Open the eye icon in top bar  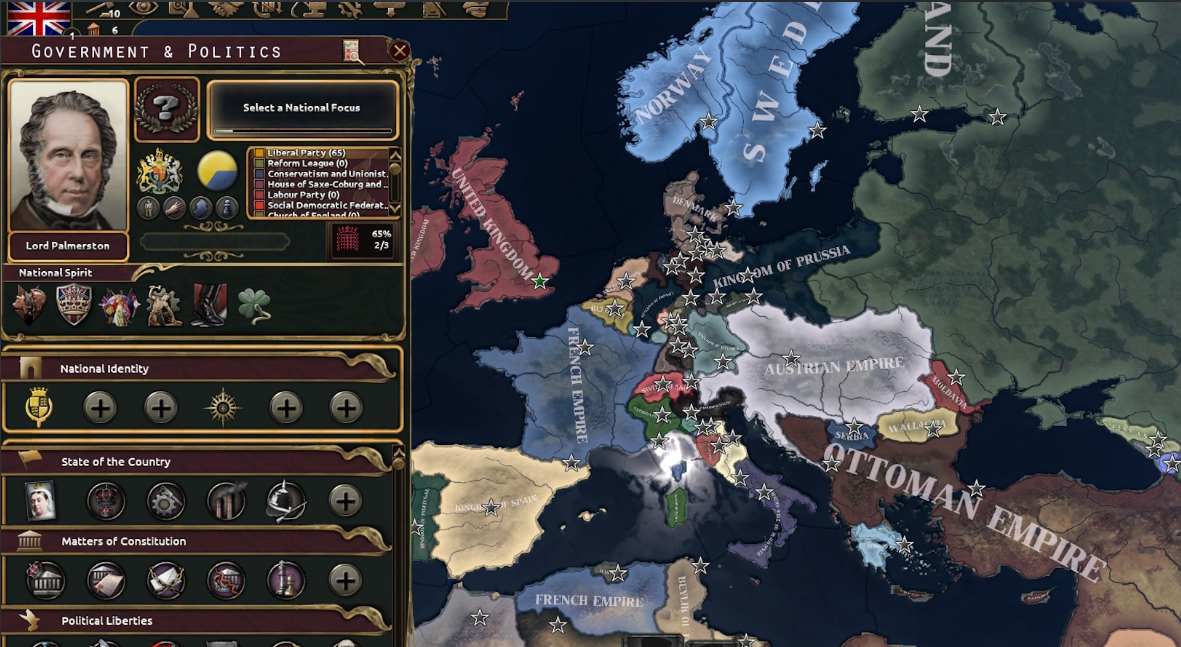[x=144, y=9]
